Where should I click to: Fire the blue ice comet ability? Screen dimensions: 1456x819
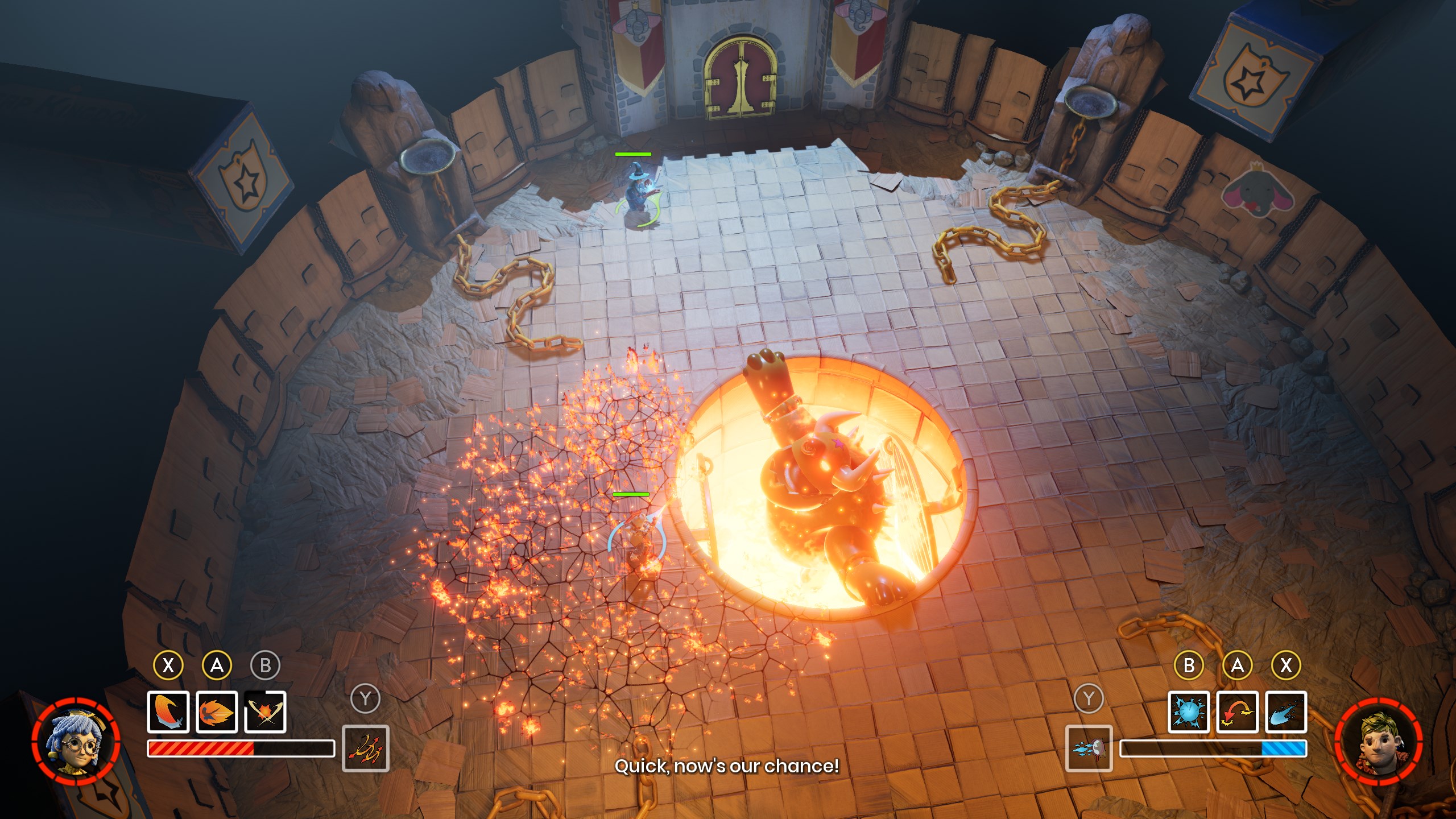click(x=1286, y=712)
